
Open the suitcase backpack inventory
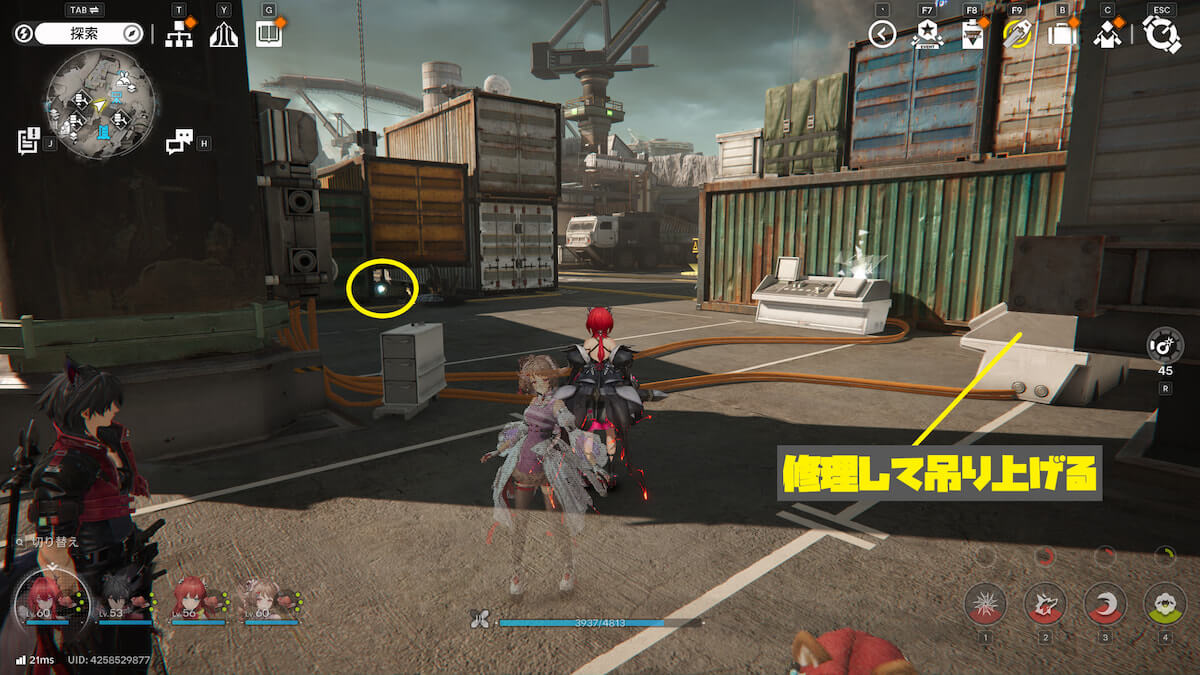click(x=1061, y=35)
